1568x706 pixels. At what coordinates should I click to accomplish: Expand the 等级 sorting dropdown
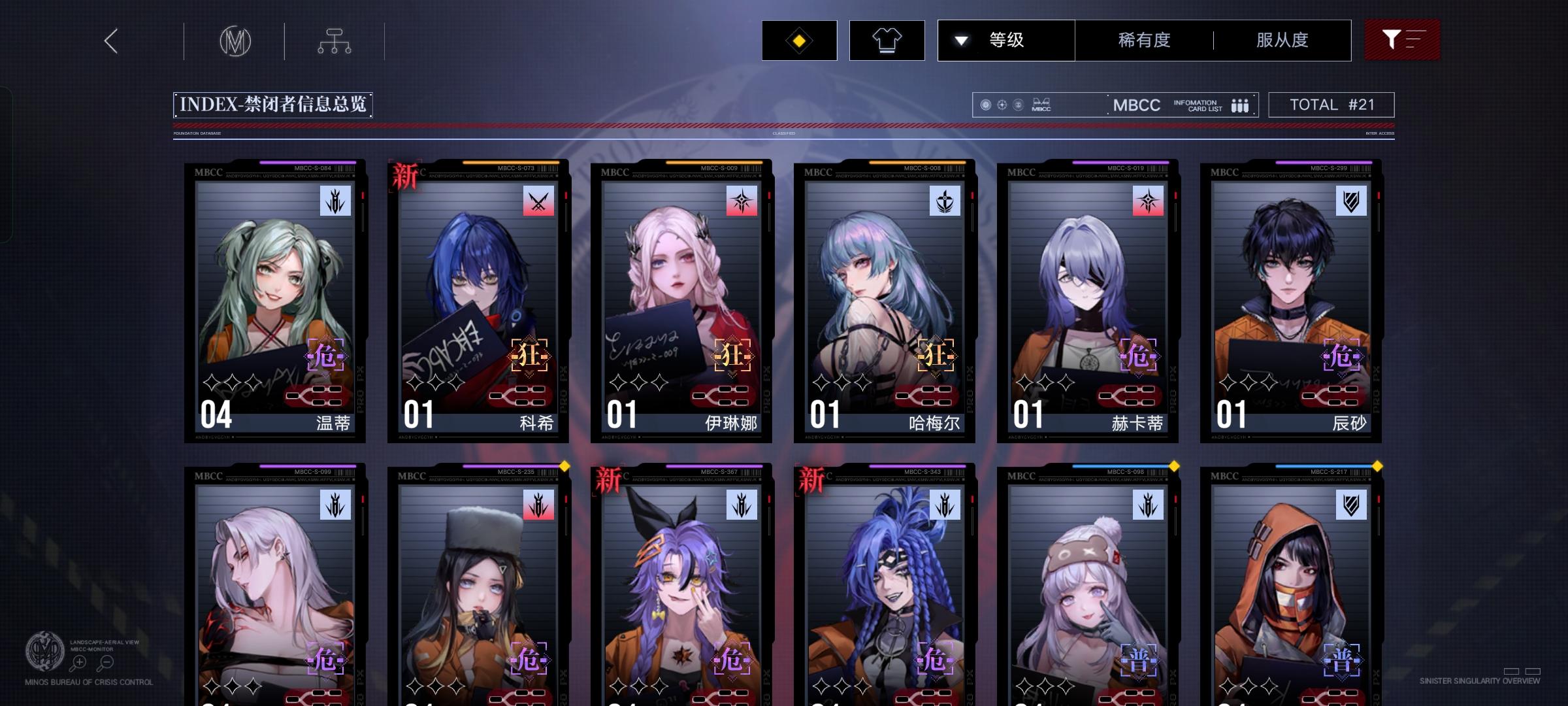click(x=1006, y=40)
